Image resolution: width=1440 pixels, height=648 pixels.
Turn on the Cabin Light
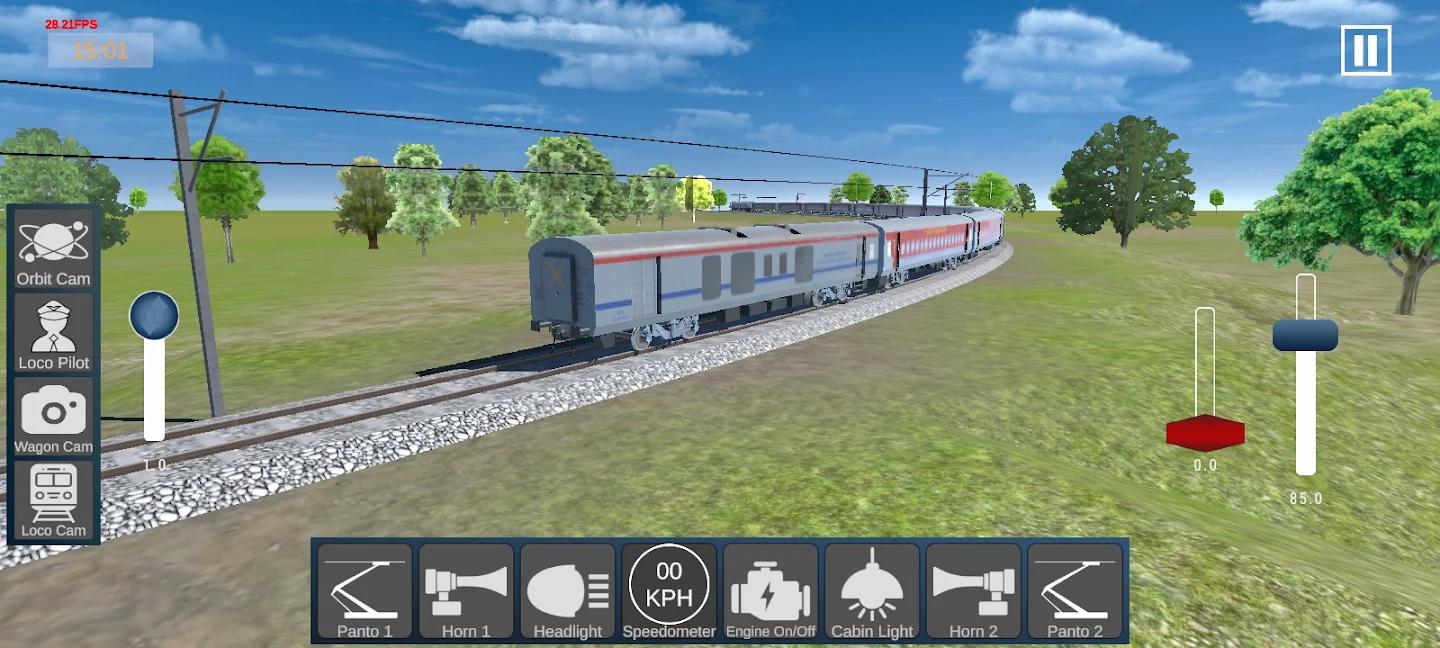[x=872, y=592]
